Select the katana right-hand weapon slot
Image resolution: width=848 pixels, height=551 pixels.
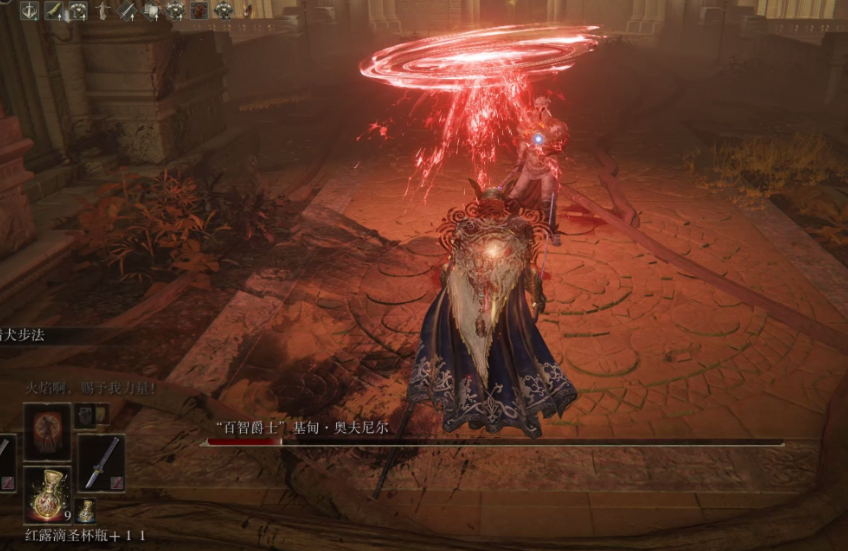[101, 462]
